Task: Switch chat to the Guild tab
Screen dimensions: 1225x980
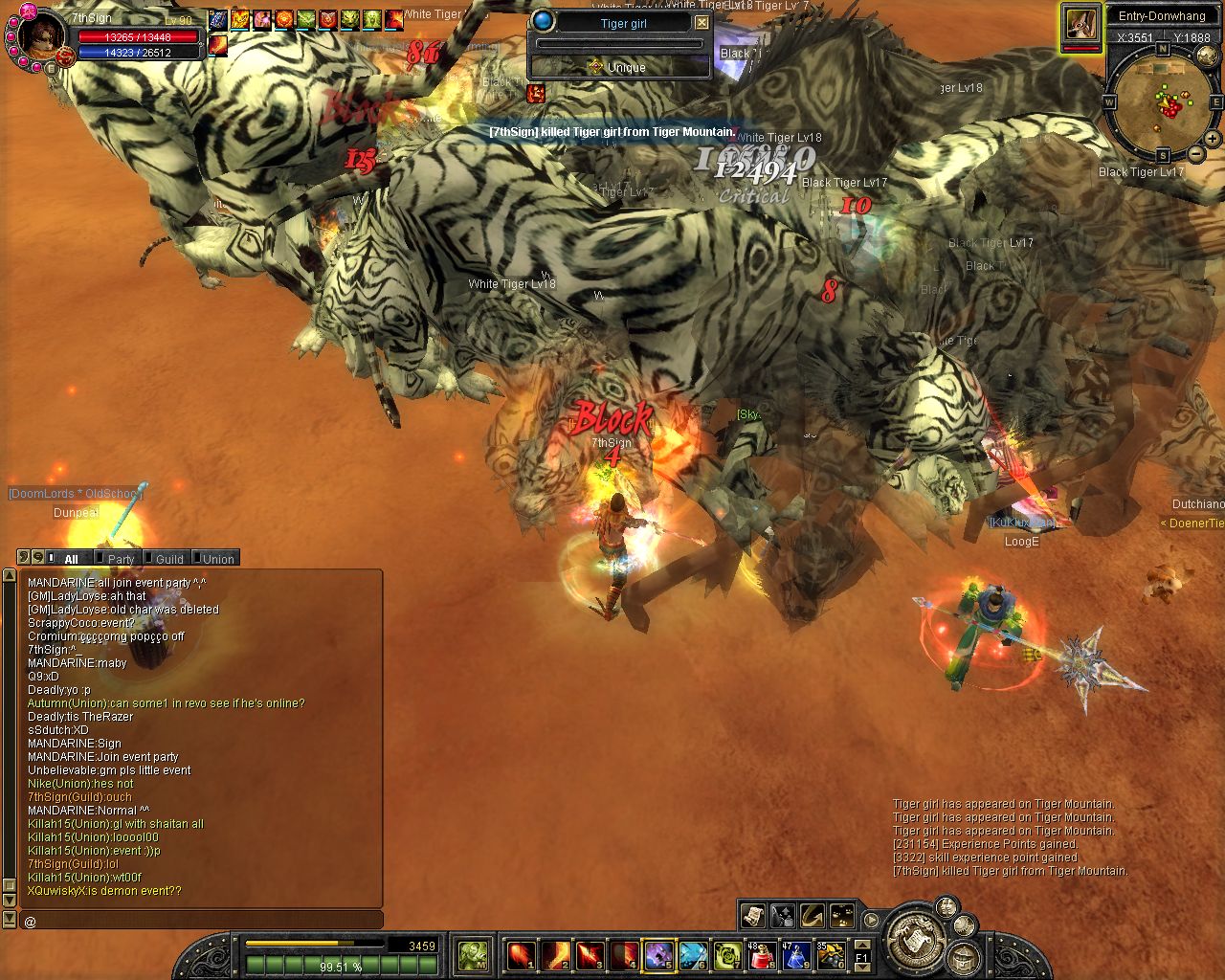Action: pyautogui.click(x=169, y=559)
